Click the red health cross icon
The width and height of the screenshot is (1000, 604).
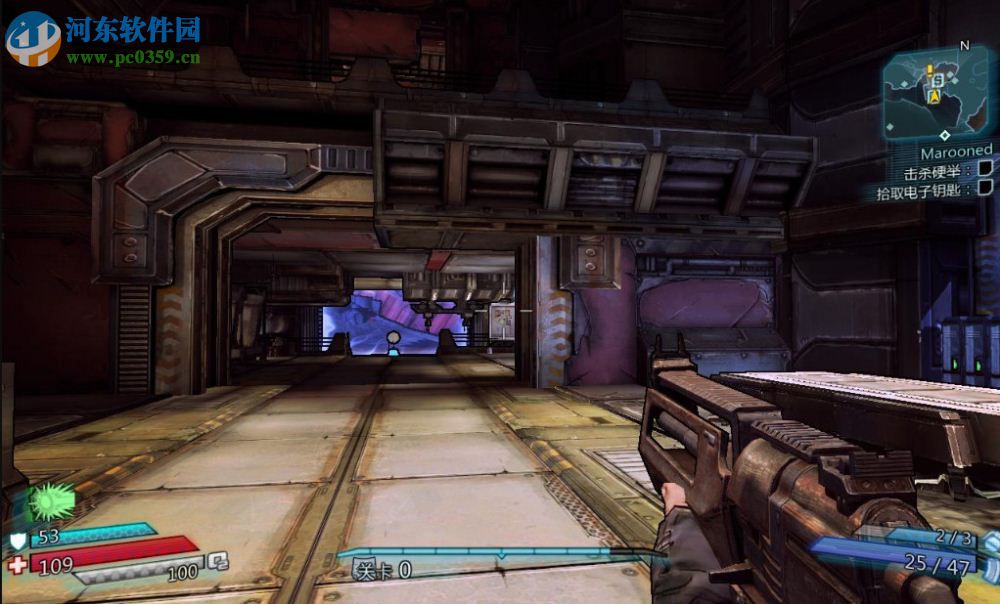click(17, 565)
